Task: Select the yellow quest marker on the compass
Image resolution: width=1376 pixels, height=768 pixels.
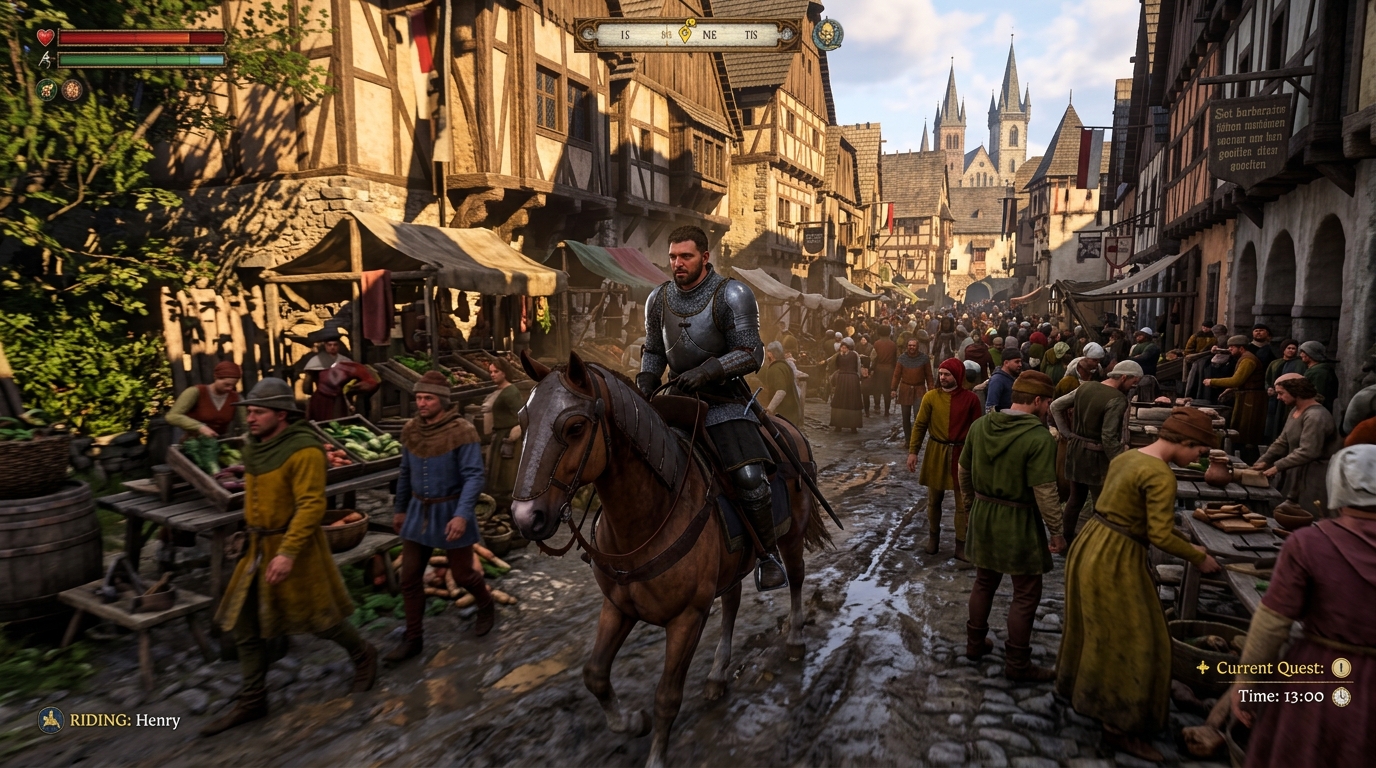Action: coord(685,33)
